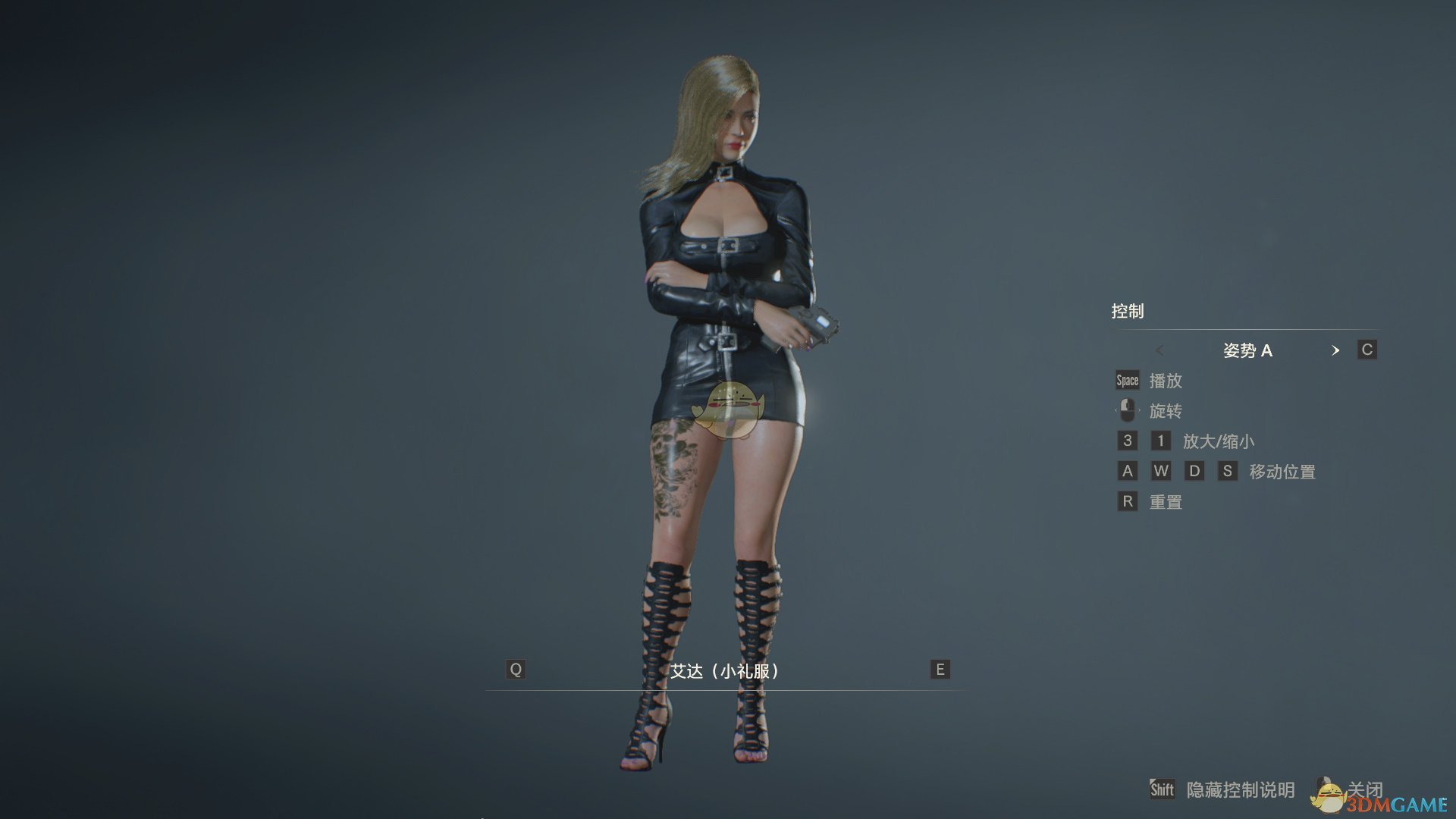Toggle pose playback via 播放
The image size is (1456, 819).
1168,381
